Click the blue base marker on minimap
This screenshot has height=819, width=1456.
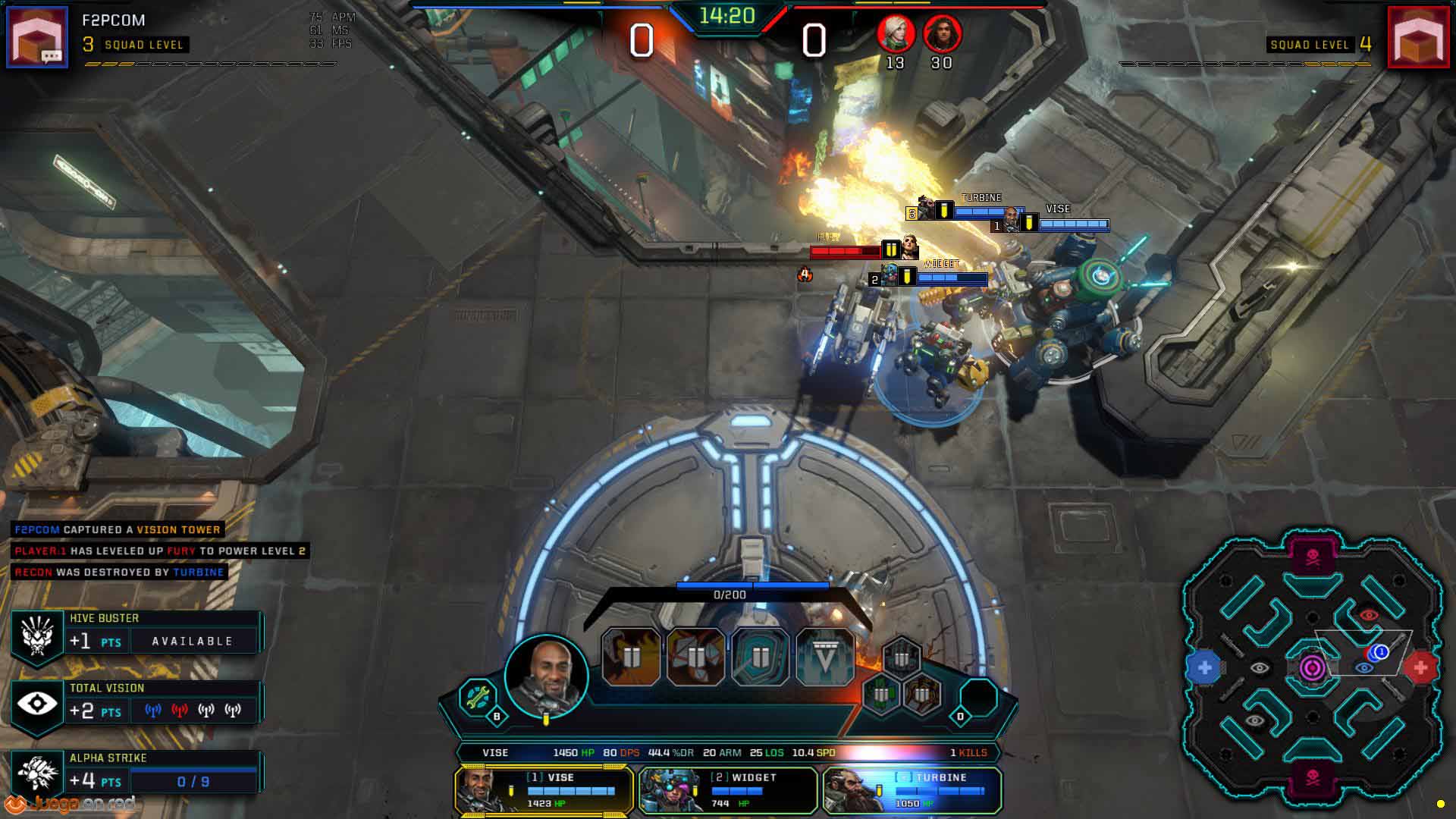(x=1204, y=668)
